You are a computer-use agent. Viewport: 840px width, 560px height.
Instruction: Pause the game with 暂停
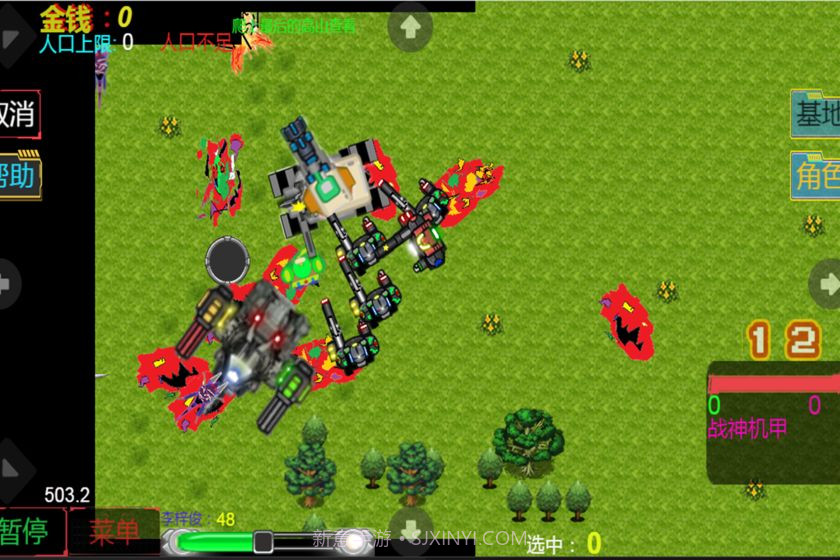click(30, 531)
